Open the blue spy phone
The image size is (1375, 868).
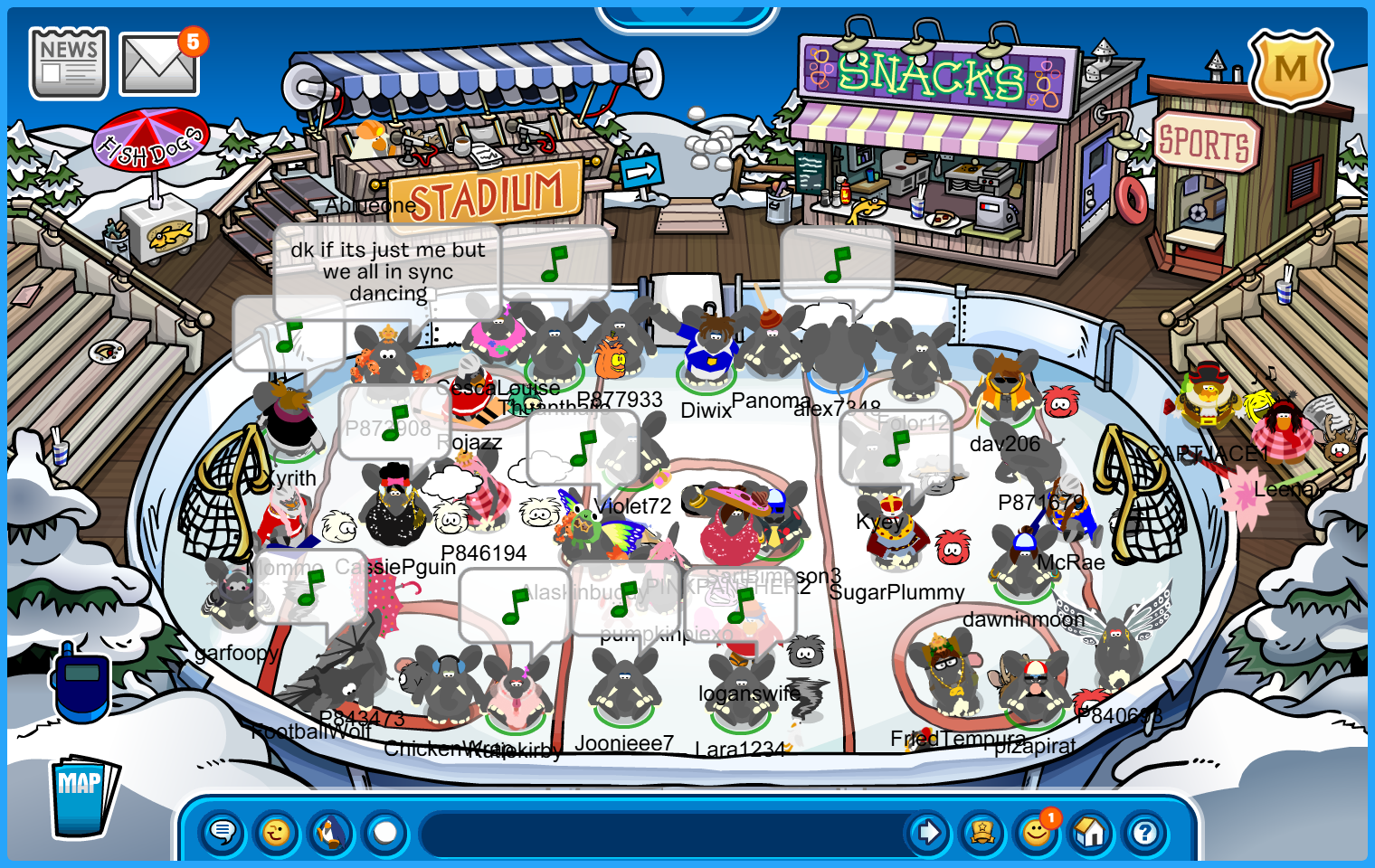81,682
